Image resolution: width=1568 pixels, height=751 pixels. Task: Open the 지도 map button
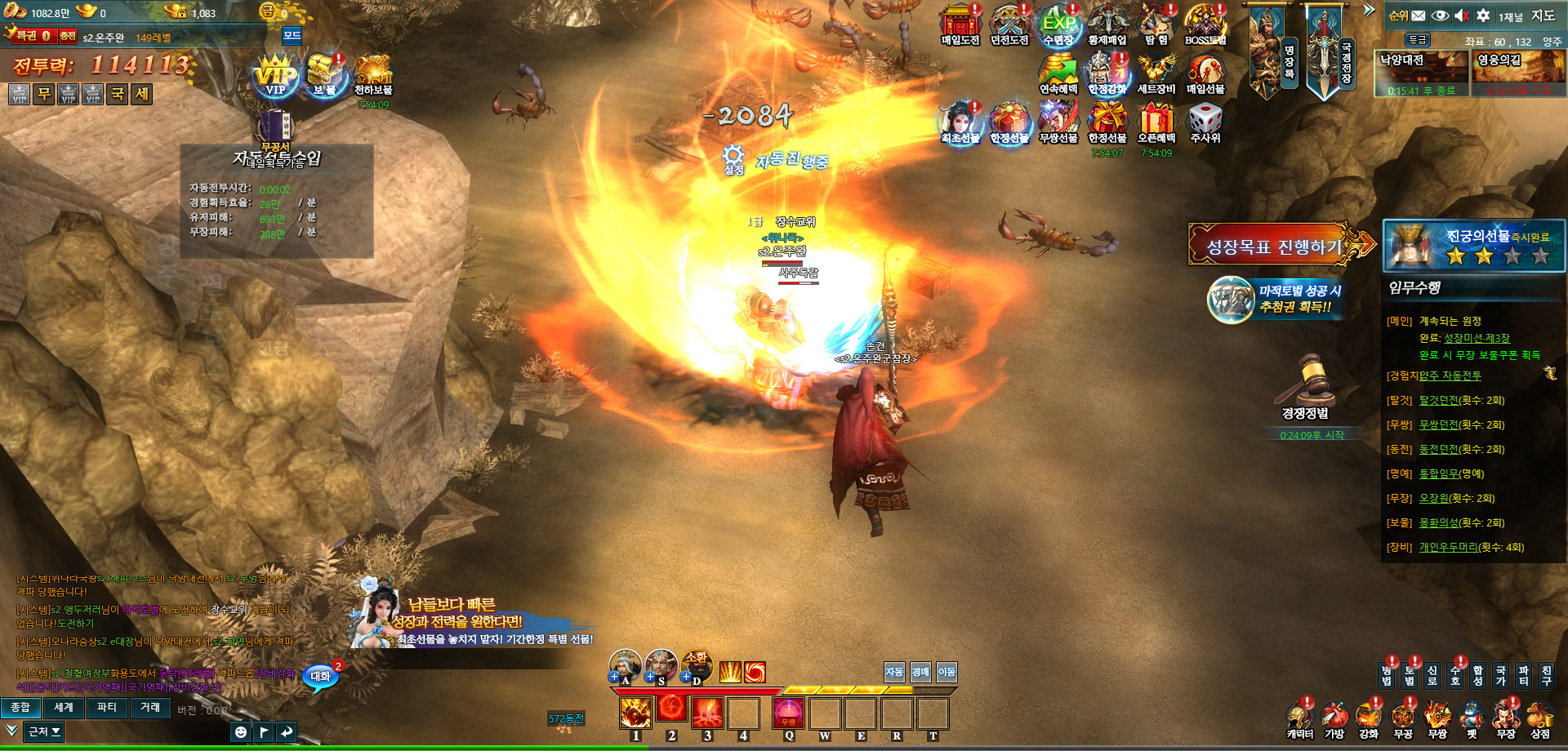(1543, 16)
